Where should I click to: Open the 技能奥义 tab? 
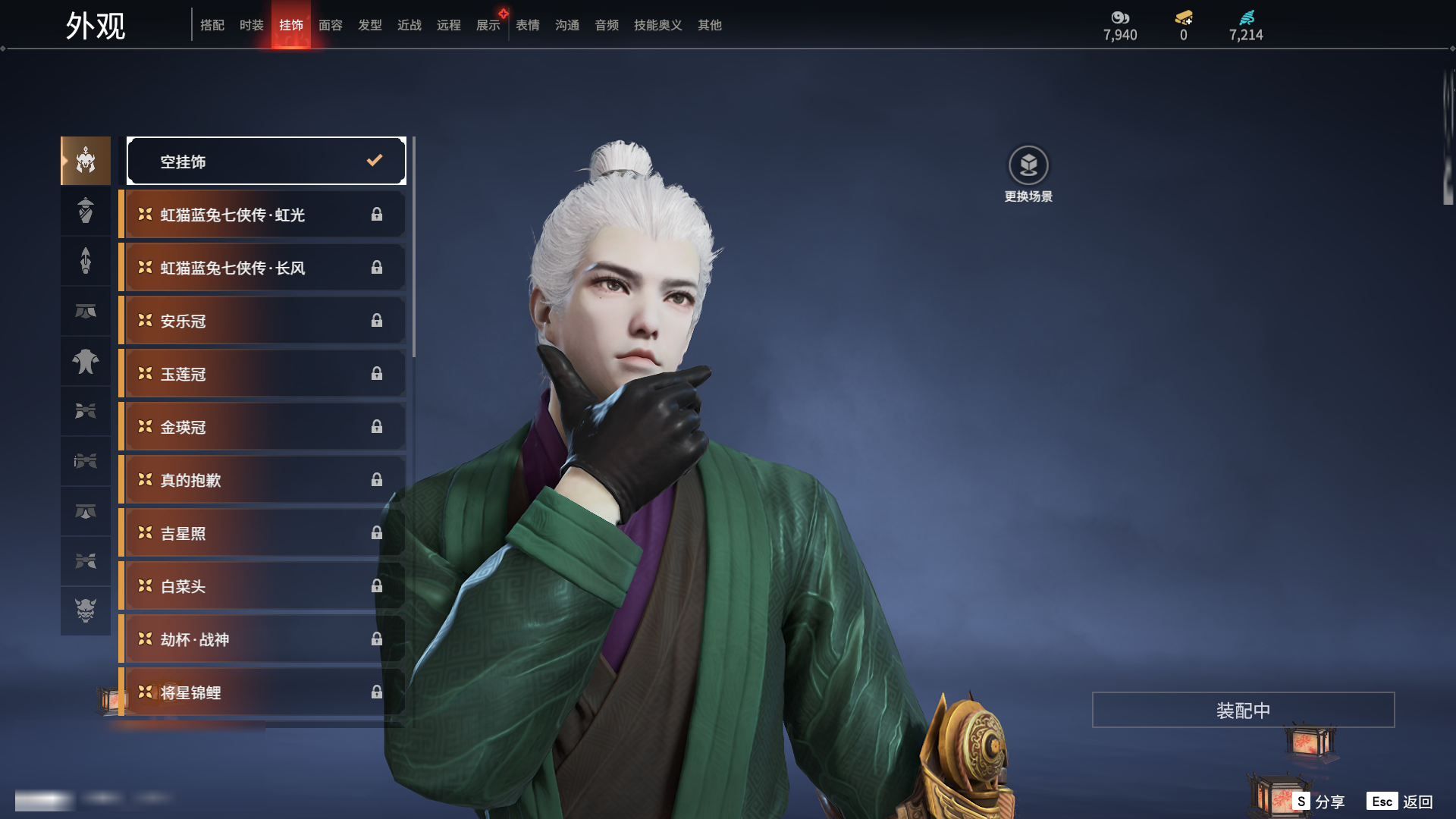point(657,25)
